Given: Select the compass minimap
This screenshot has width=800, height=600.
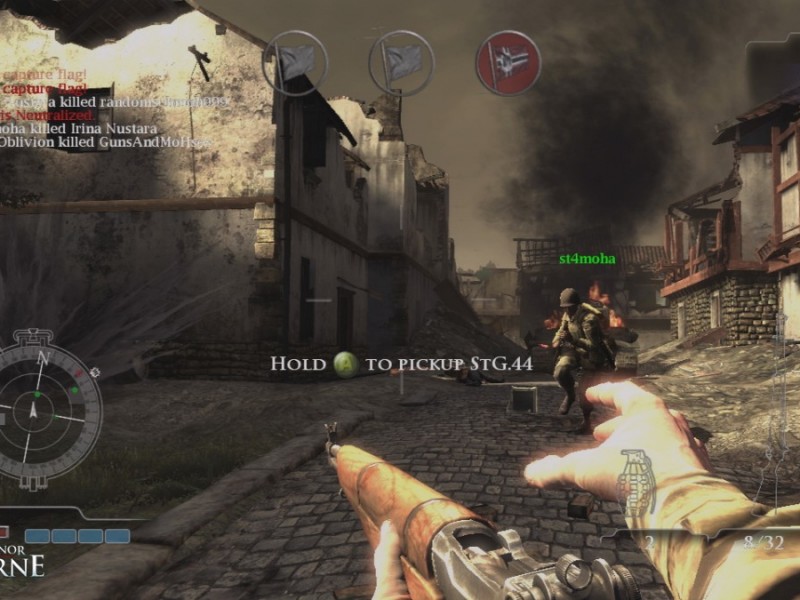Looking at the screenshot, I should click(42, 408).
